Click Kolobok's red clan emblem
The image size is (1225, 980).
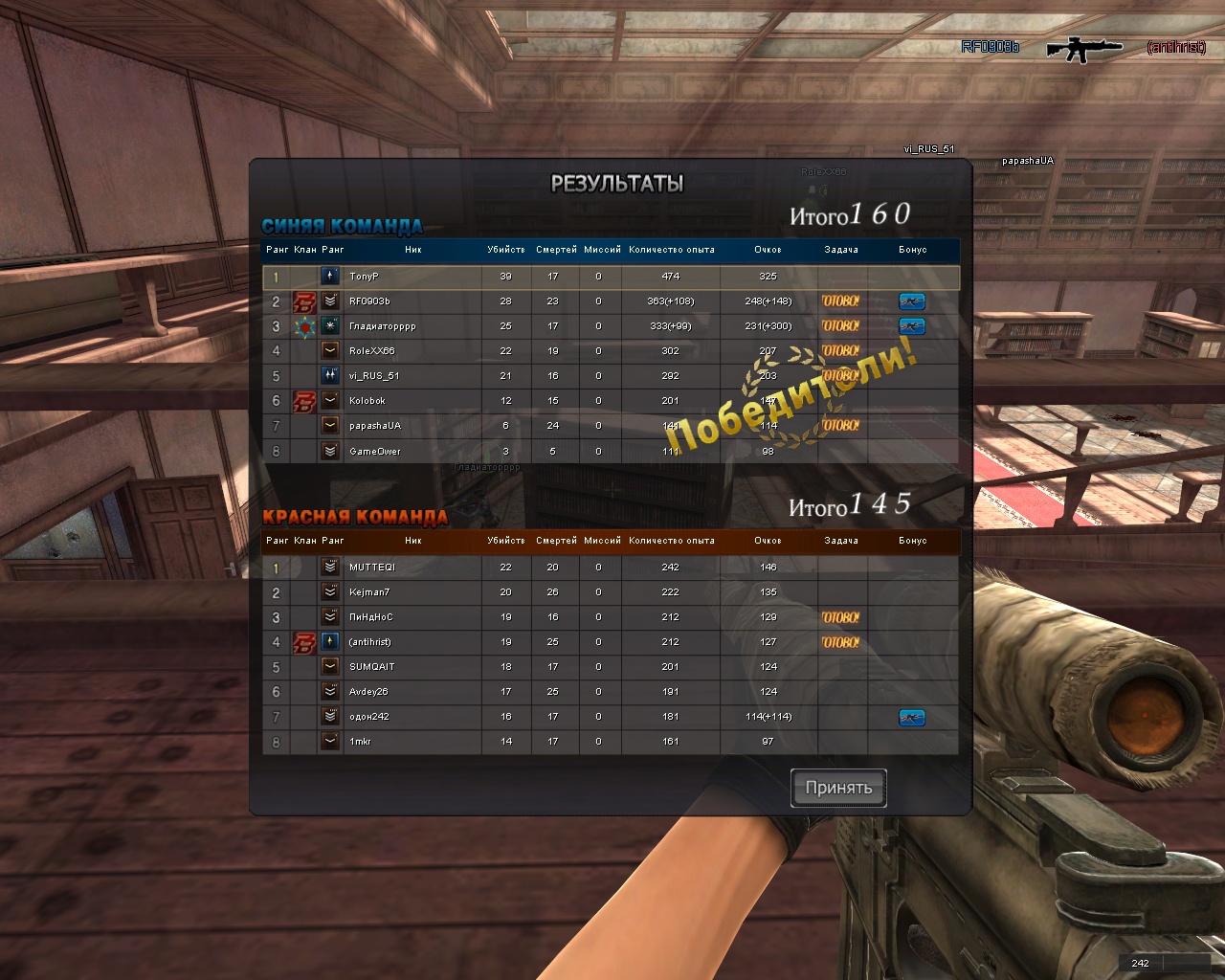304,401
